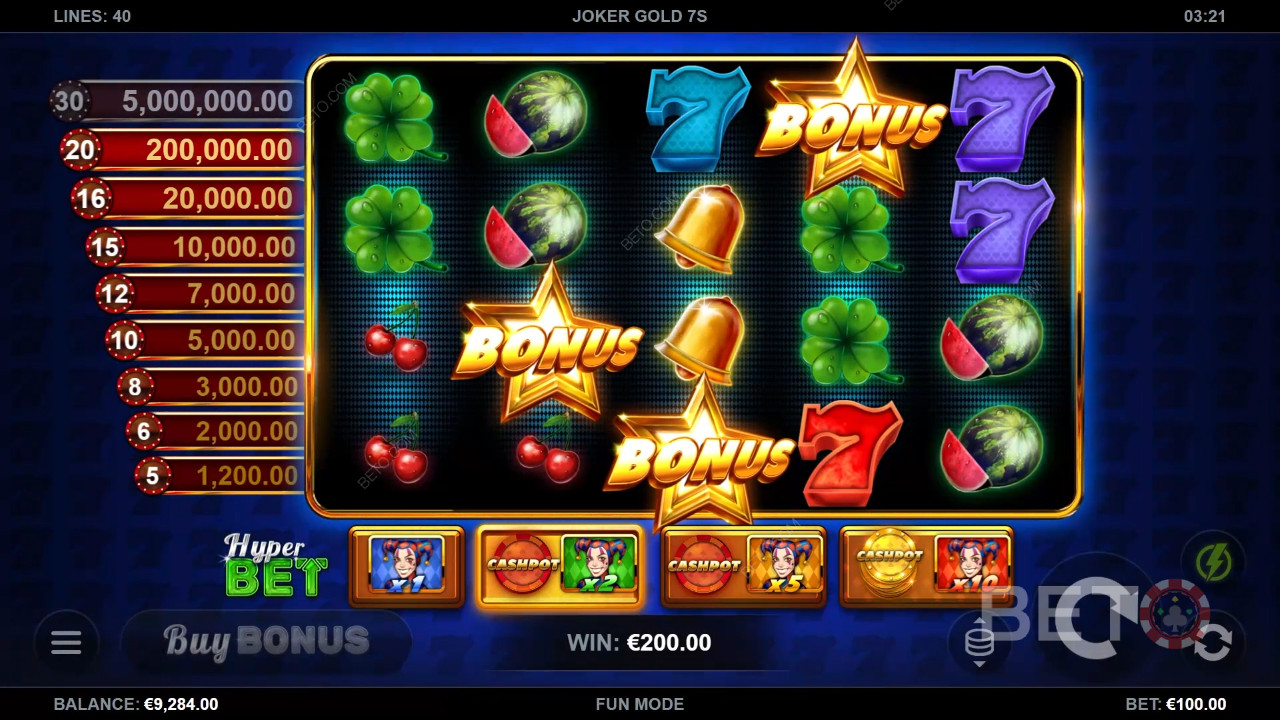Choose the Cashpot x5 joker bet option
Screen dimensions: 1280x720
743,566
